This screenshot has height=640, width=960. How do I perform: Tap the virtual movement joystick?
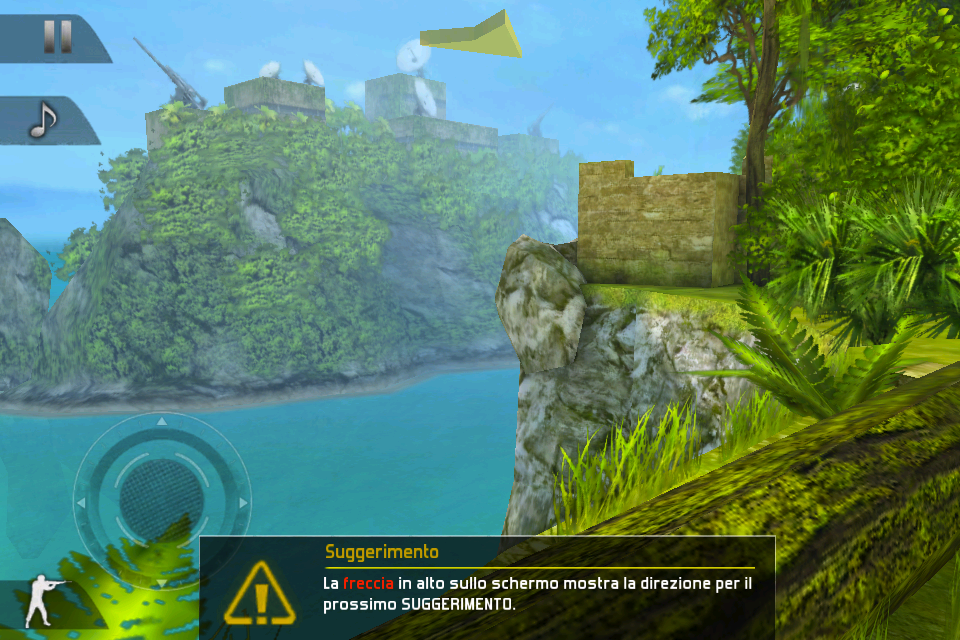click(161, 500)
